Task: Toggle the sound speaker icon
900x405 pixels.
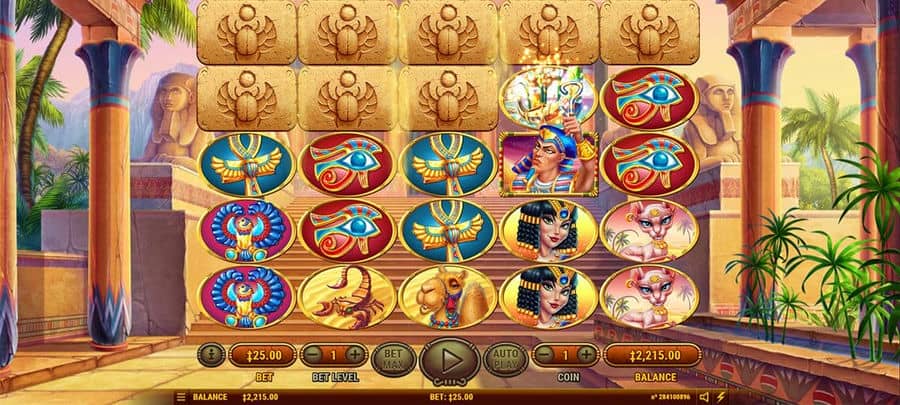Action: [x=704, y=397]
